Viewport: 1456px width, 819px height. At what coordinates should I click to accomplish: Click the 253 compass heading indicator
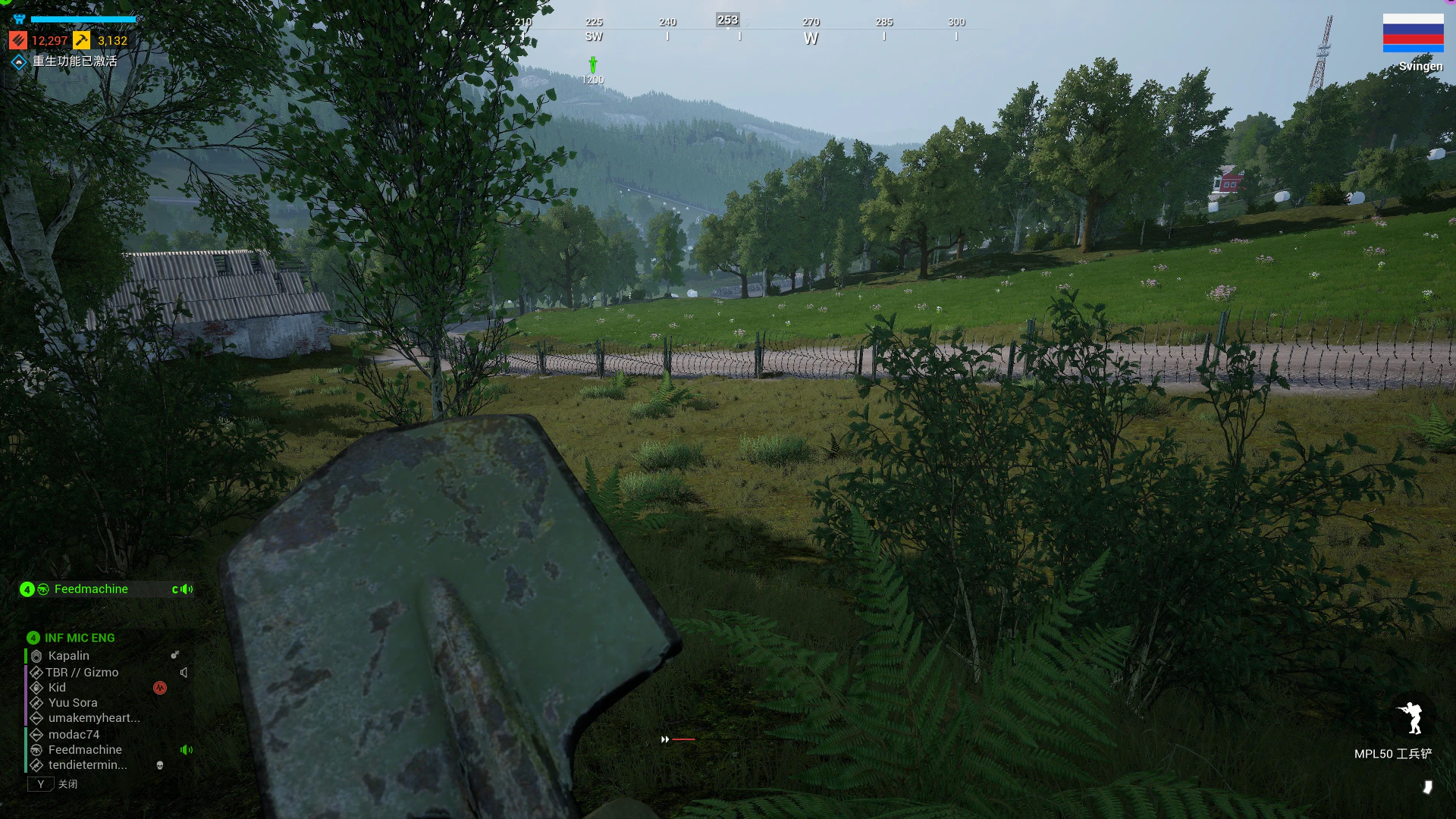click(727, 20)
